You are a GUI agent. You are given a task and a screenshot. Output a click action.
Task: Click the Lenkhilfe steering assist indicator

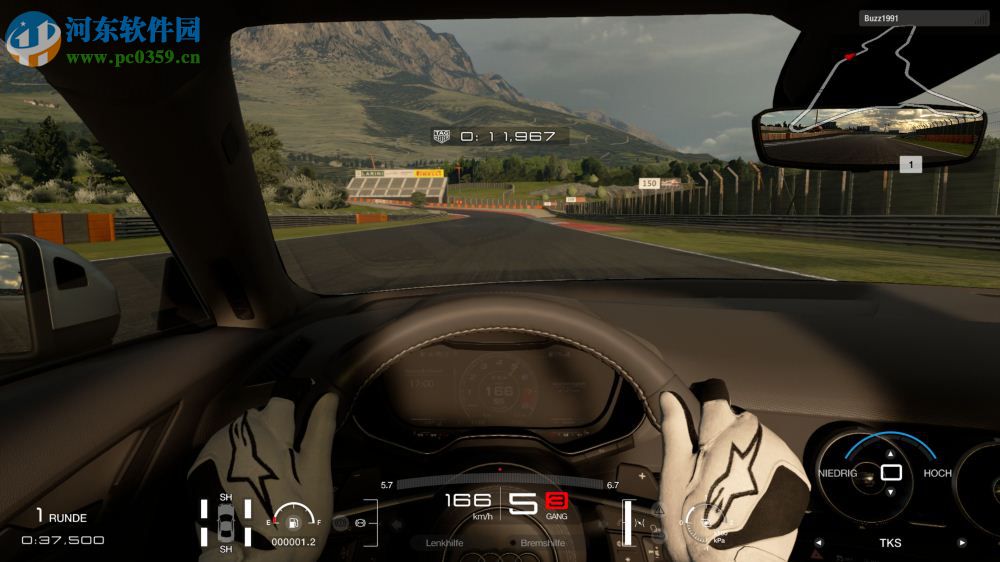446,543
